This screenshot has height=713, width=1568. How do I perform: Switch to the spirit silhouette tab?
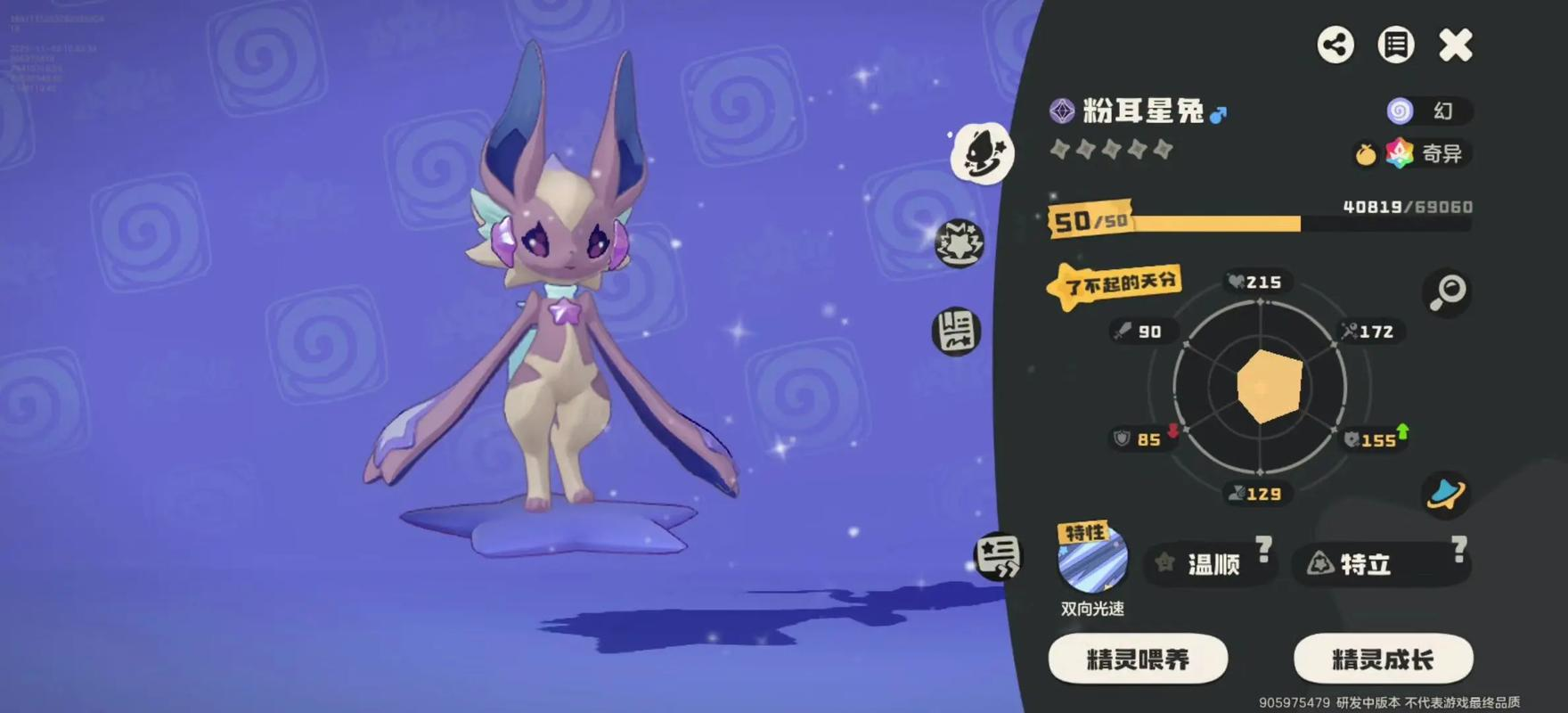pos(982,153)
